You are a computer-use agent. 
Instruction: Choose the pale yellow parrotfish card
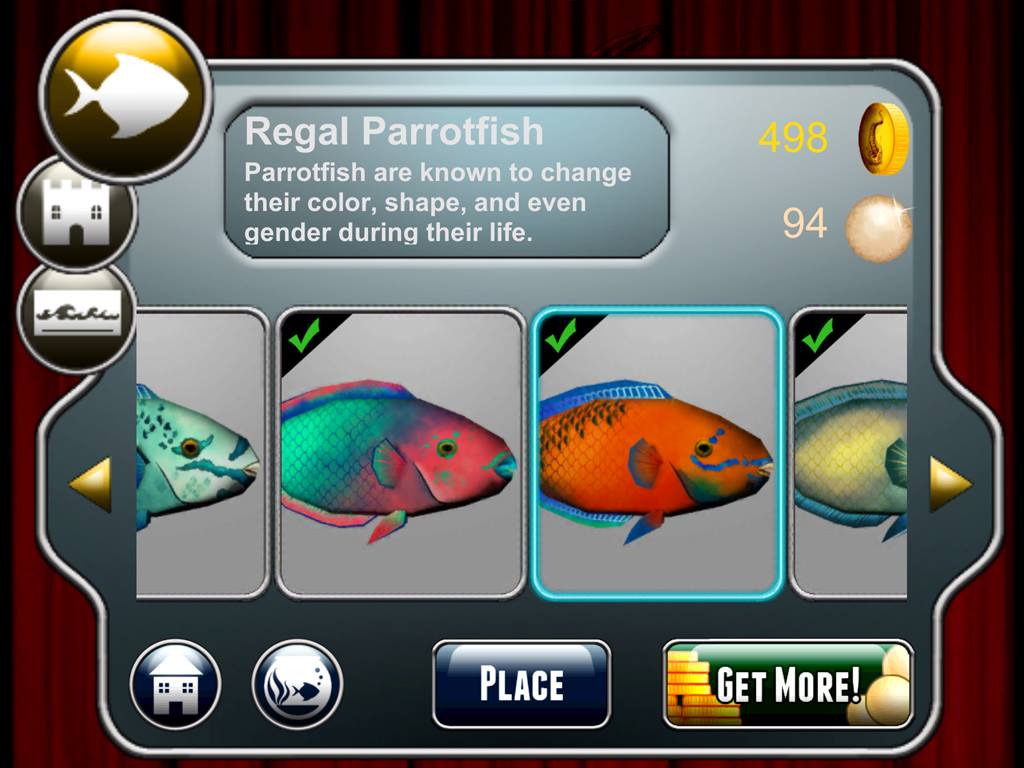pos(850,453)
